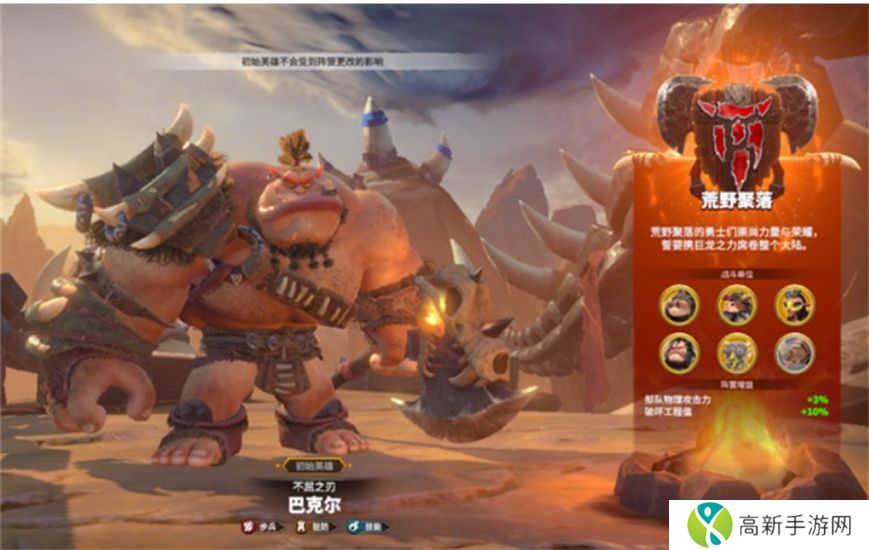Open the blue 技能 skill tag

tap(366, 526)
